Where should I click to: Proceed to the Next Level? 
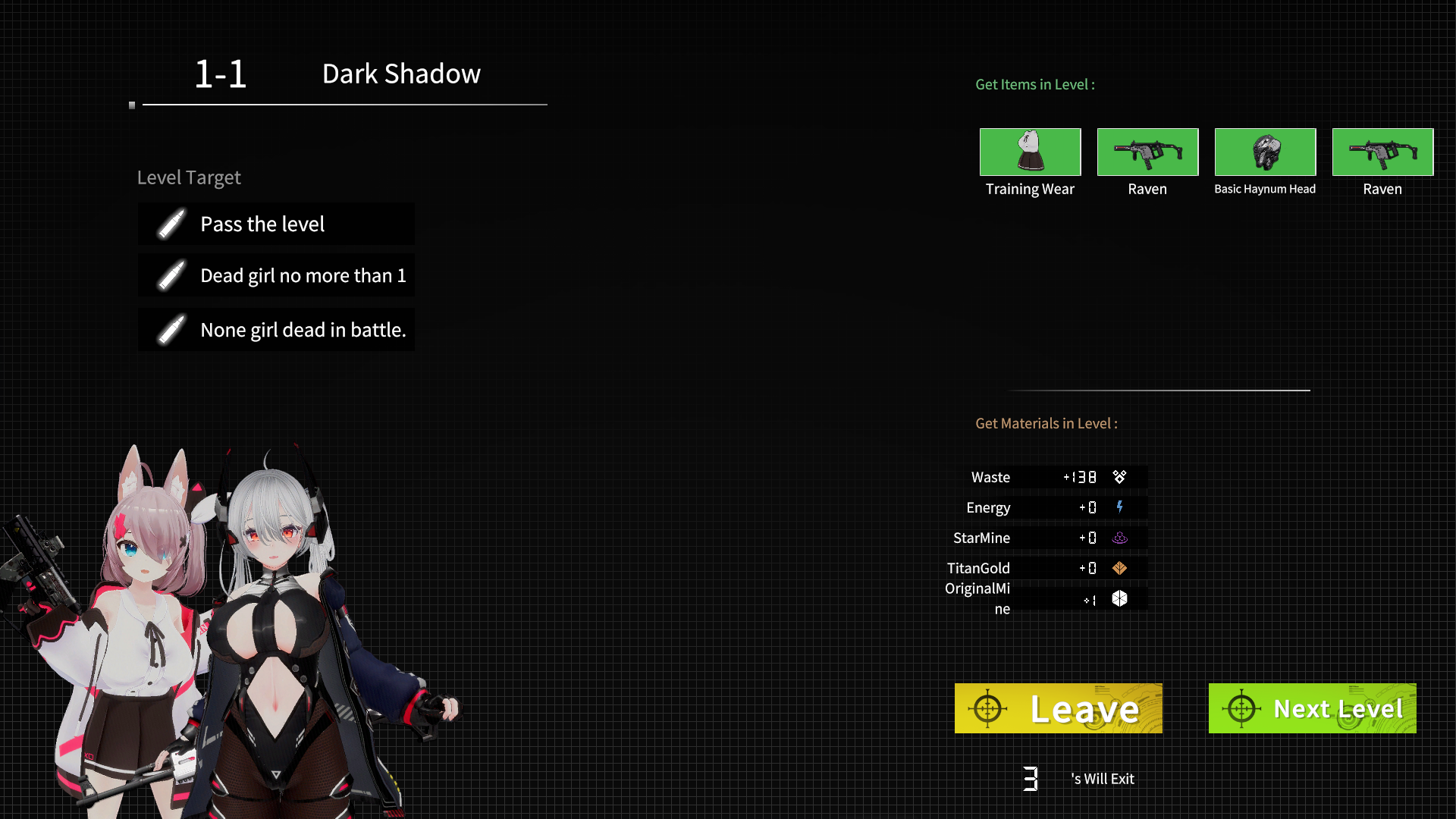pos(1312,708)
